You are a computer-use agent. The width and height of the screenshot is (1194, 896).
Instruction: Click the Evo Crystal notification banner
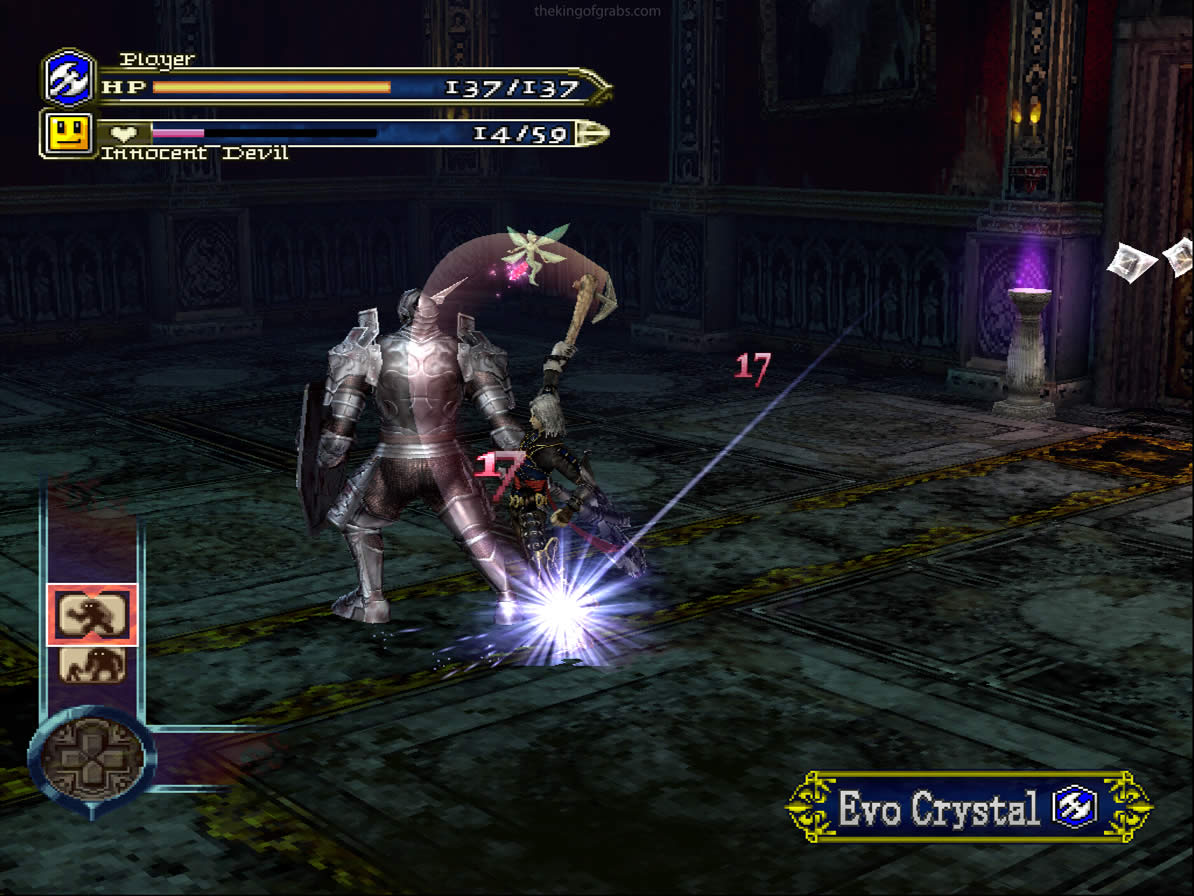coord(968,808)
